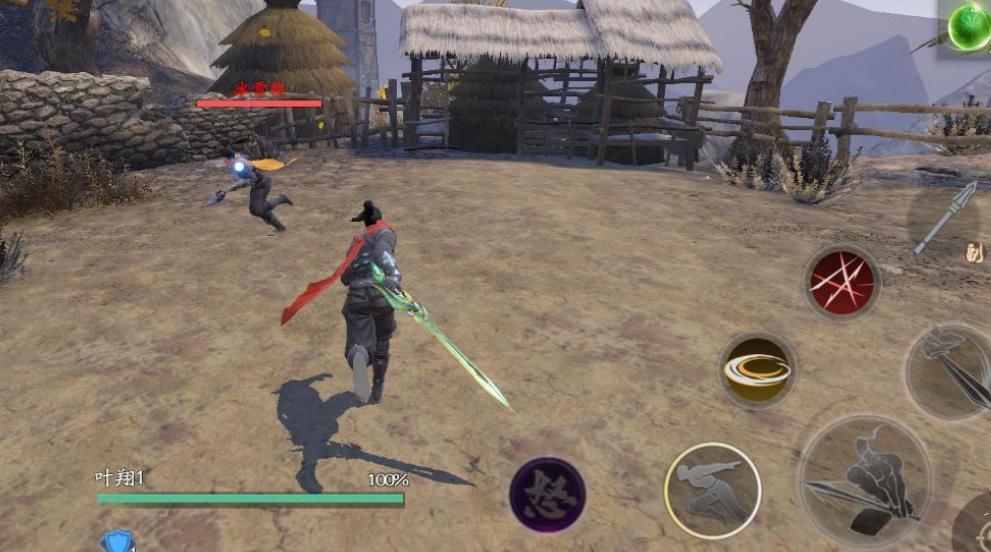Screen dimensions: 991x552
Task: Click the green orb icon
Action: point(969,25)
